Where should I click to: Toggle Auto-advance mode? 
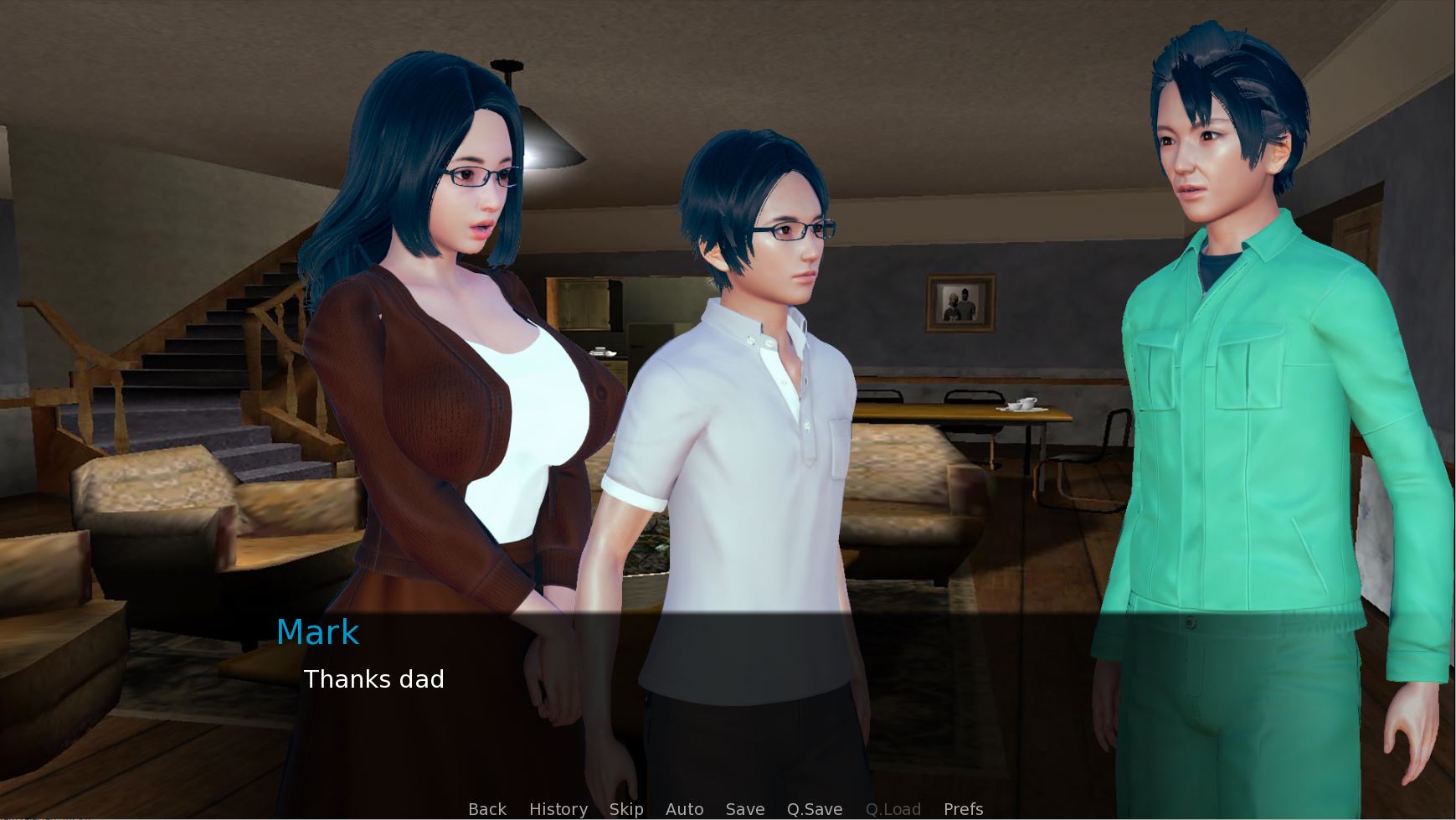pos(684,809)
